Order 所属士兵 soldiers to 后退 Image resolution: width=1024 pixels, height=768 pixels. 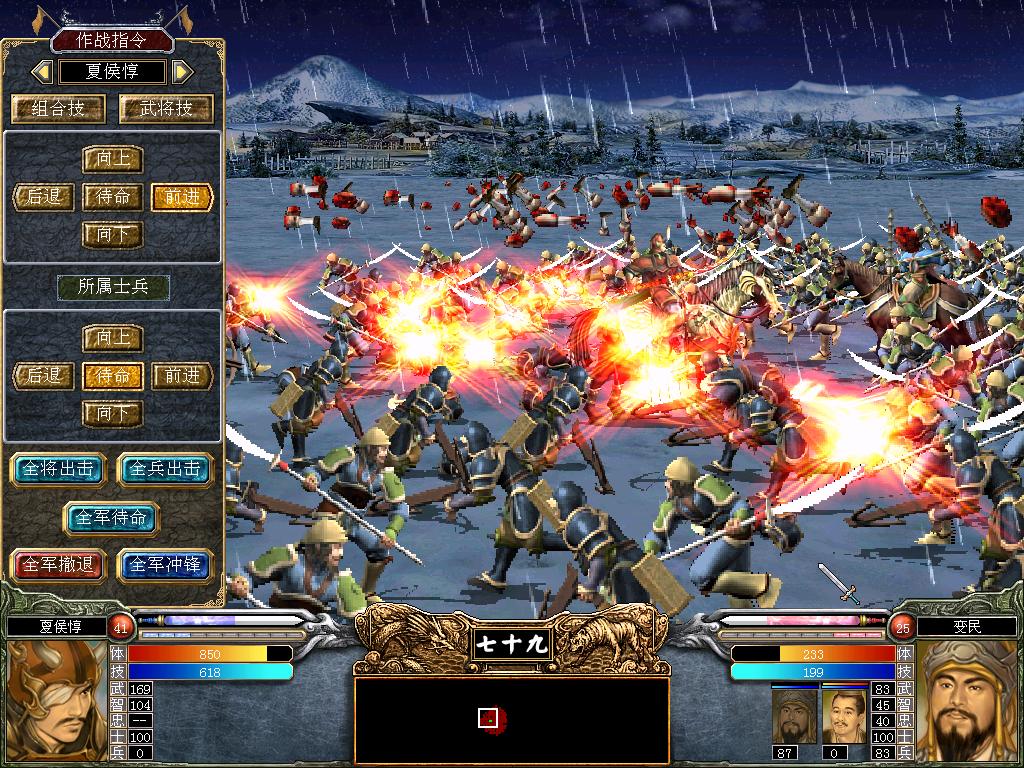pos(44,376)
